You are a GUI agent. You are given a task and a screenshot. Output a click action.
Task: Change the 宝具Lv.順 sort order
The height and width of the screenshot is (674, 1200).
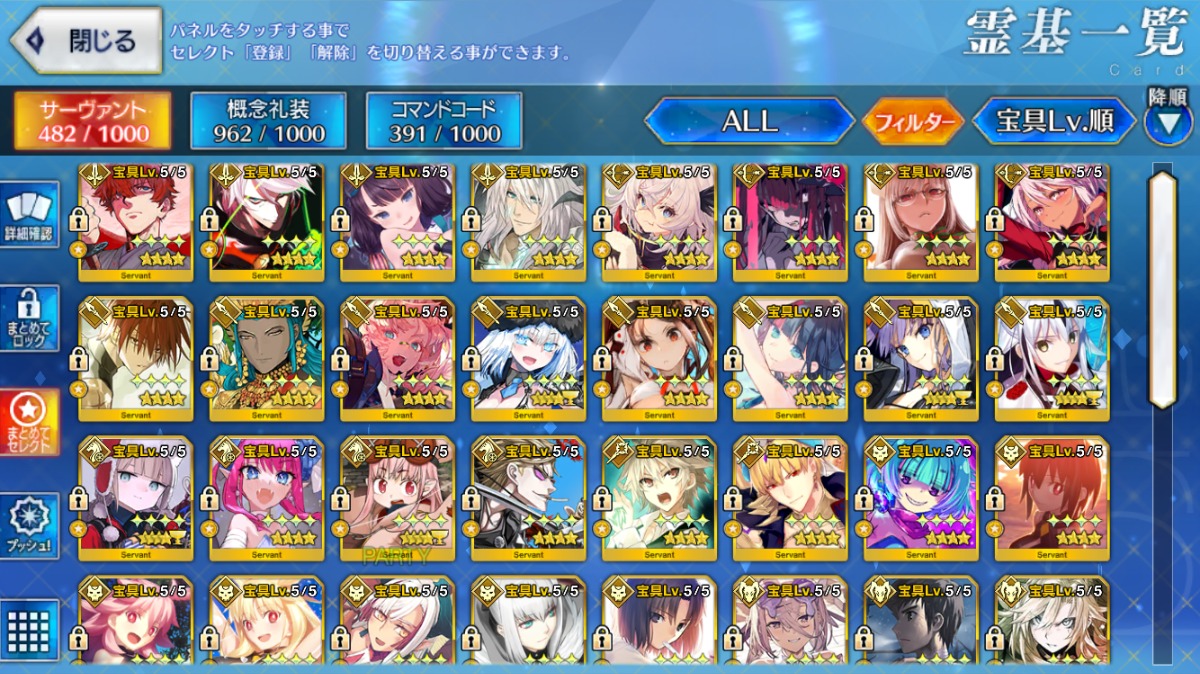coord(1054,122)
